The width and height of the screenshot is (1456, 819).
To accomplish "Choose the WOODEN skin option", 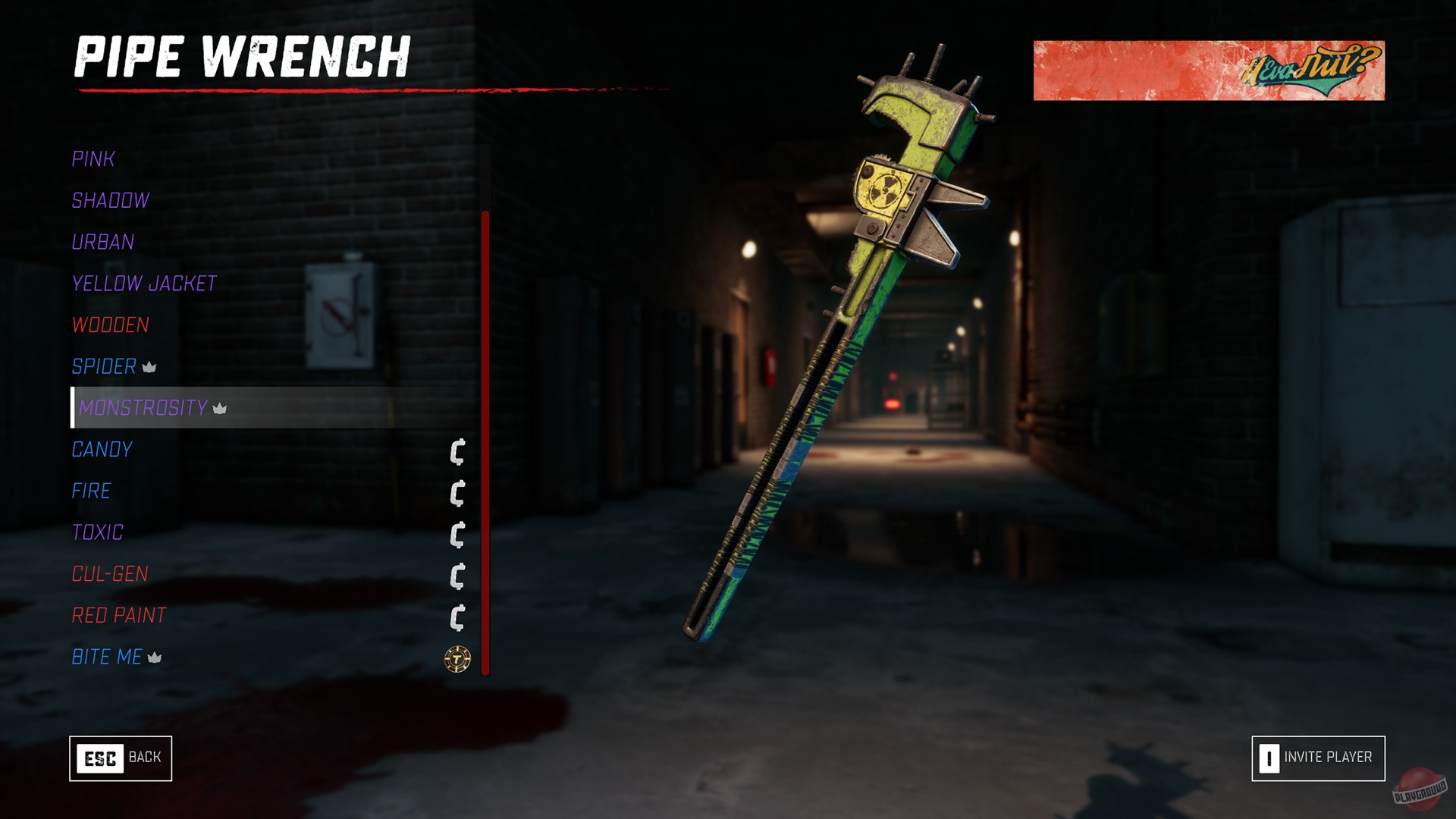I will click(x=109, y=325).
